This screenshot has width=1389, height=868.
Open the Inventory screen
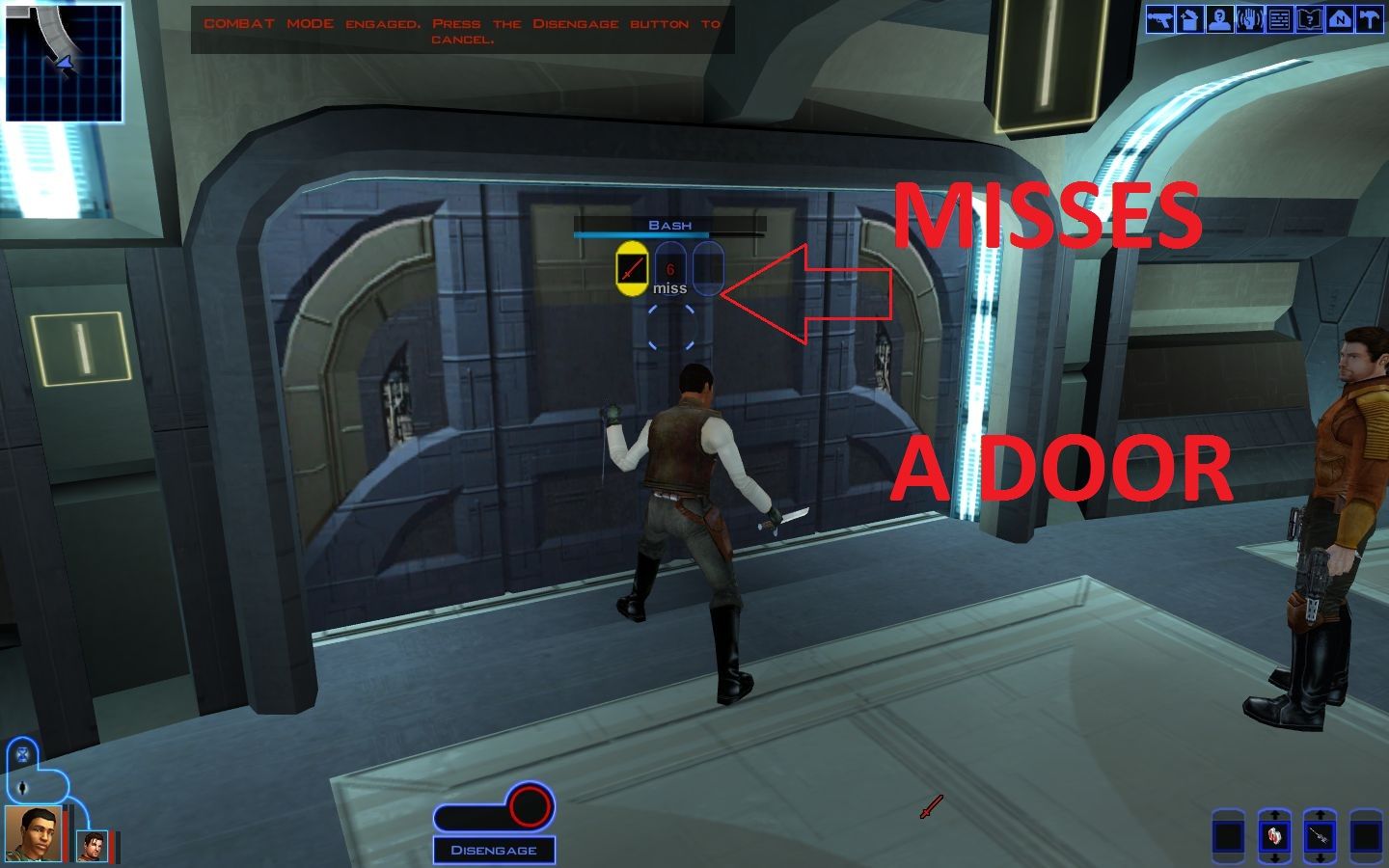click(x=1189, y=21)
